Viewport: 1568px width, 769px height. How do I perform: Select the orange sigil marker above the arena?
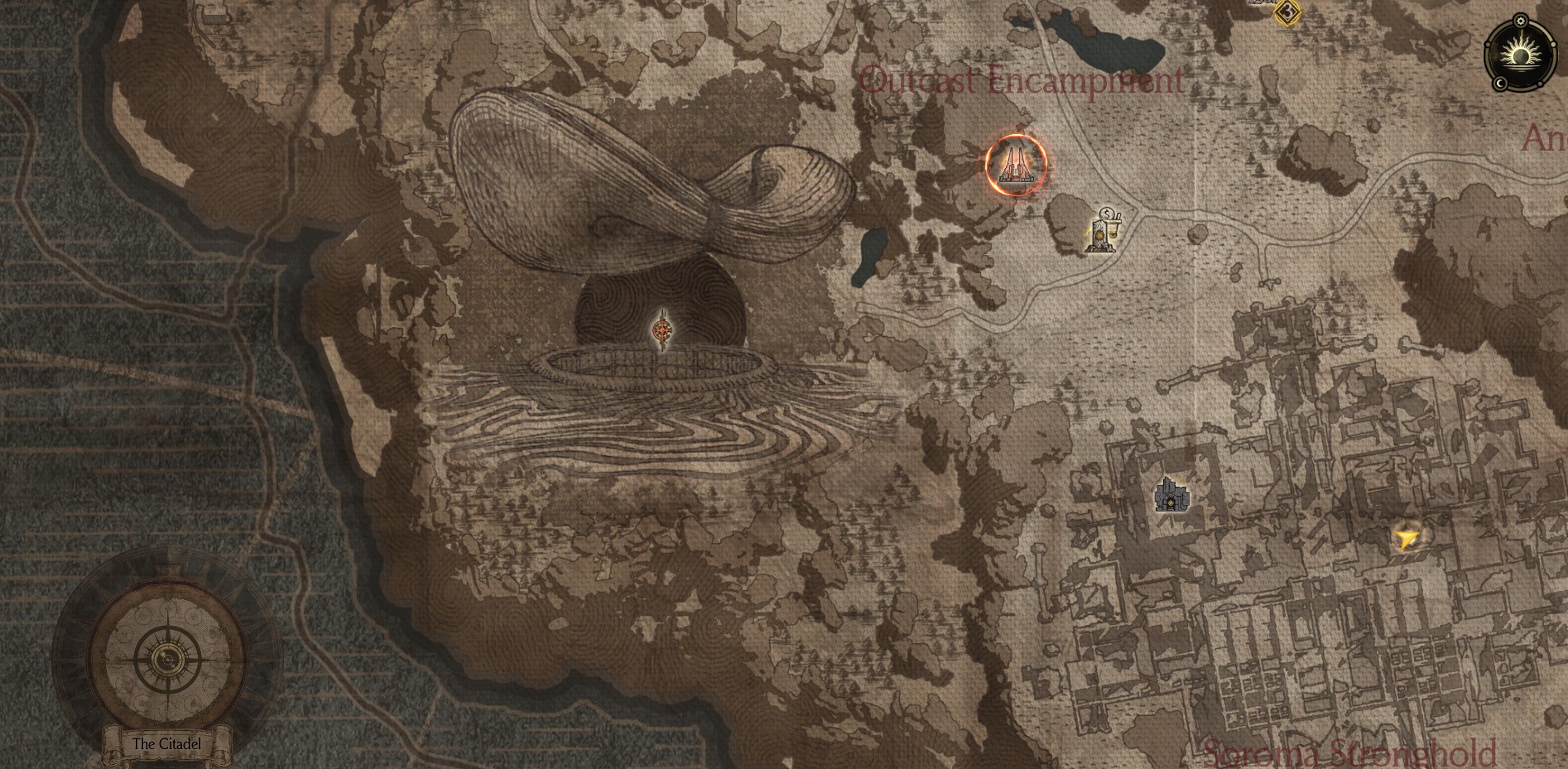pos(661,331)
